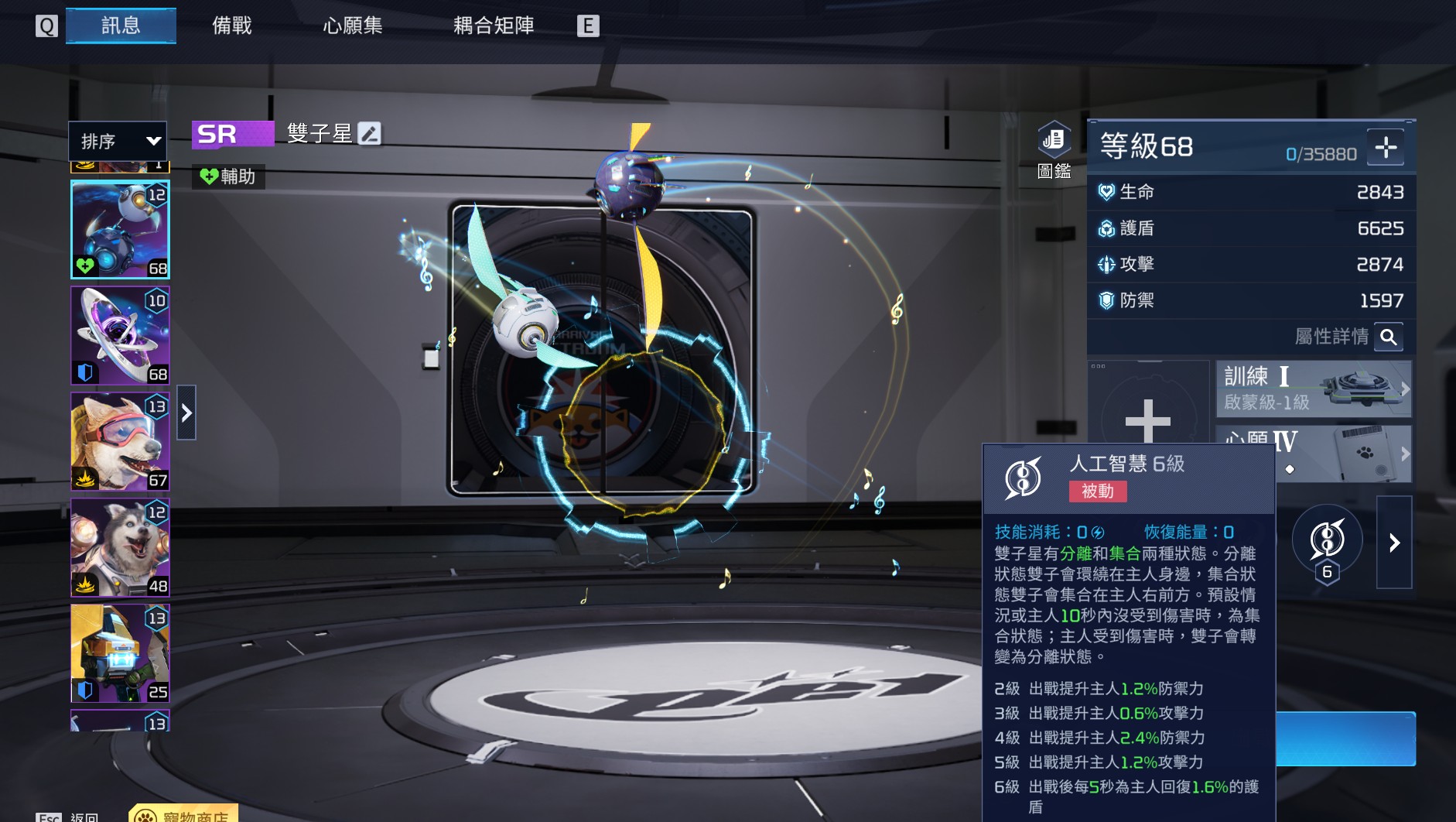Image resolution: width=1456 pixels, height=822 pixels.
Task: Add experience with the level plus button
Action: pyautogui.click(x=1385, y=147)
